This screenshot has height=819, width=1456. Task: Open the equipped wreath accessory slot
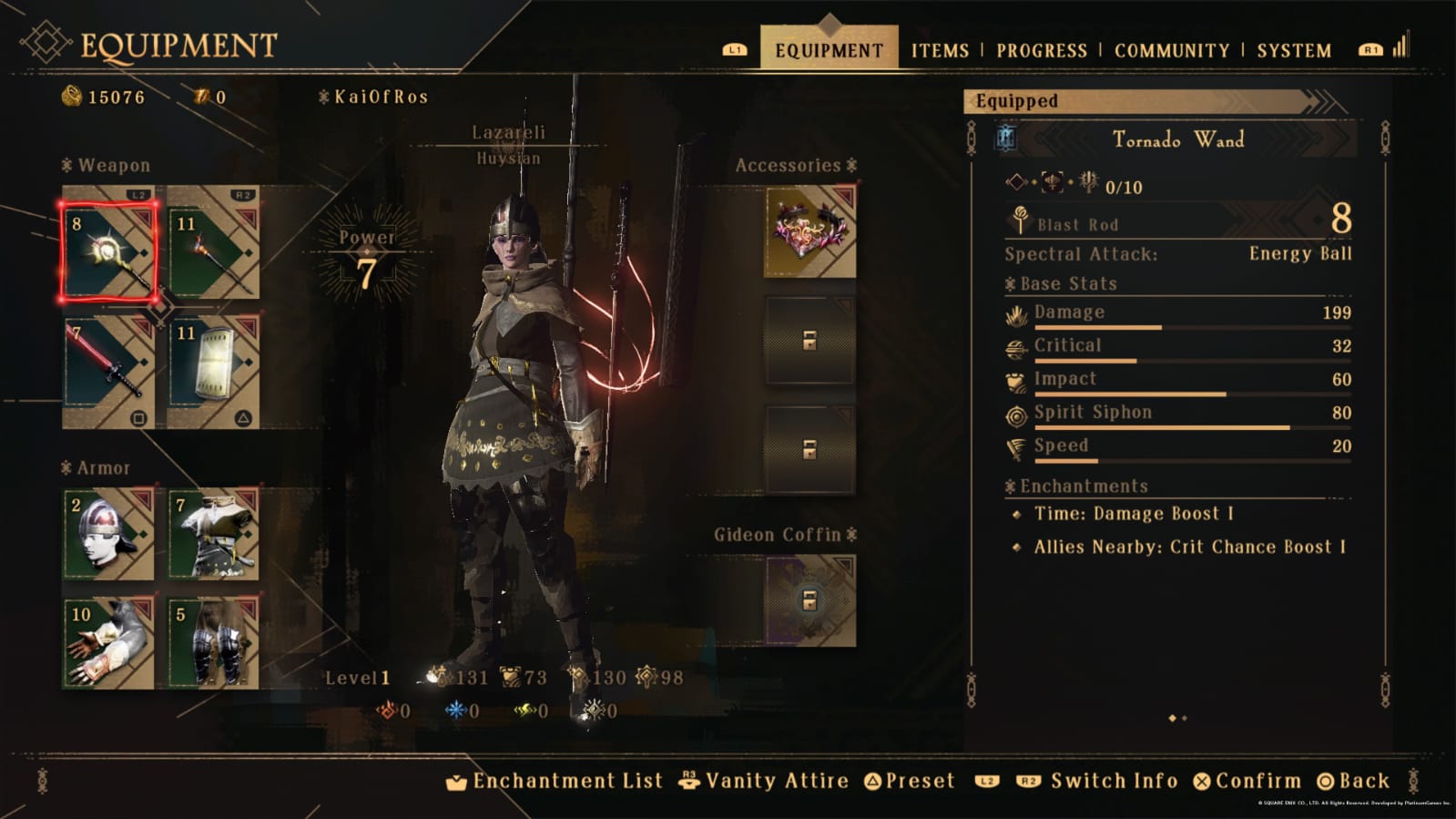pyautogui.click(x=809, y=232)
